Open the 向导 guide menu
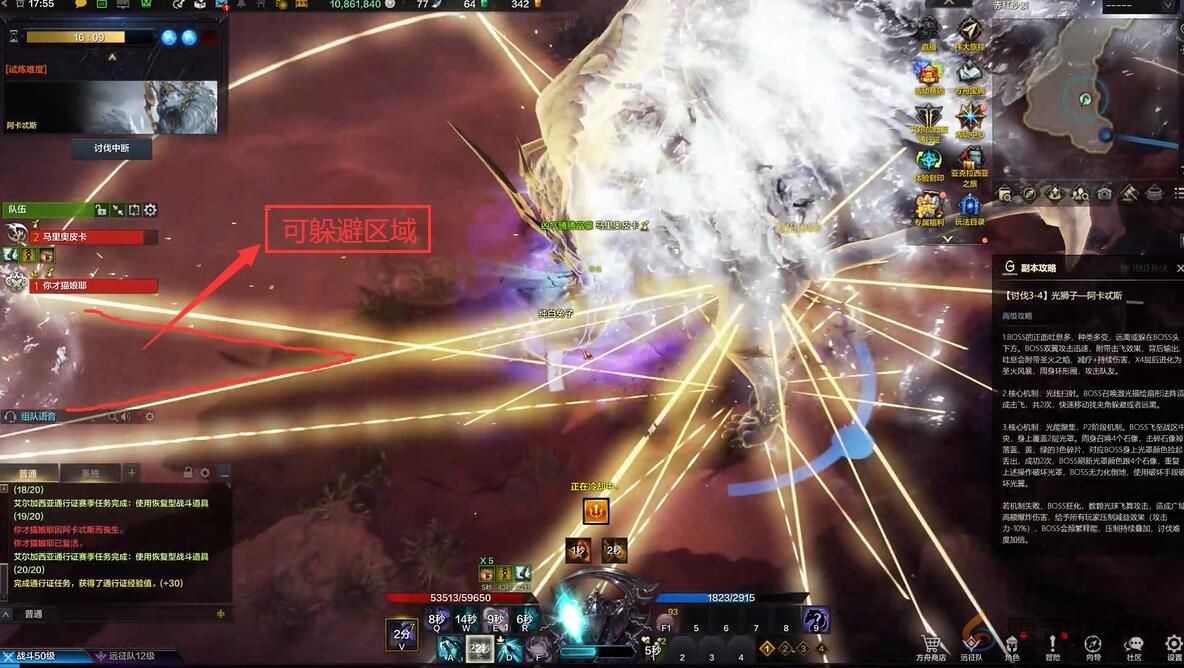This screenshot has width=1184, height=668. 1093,643
